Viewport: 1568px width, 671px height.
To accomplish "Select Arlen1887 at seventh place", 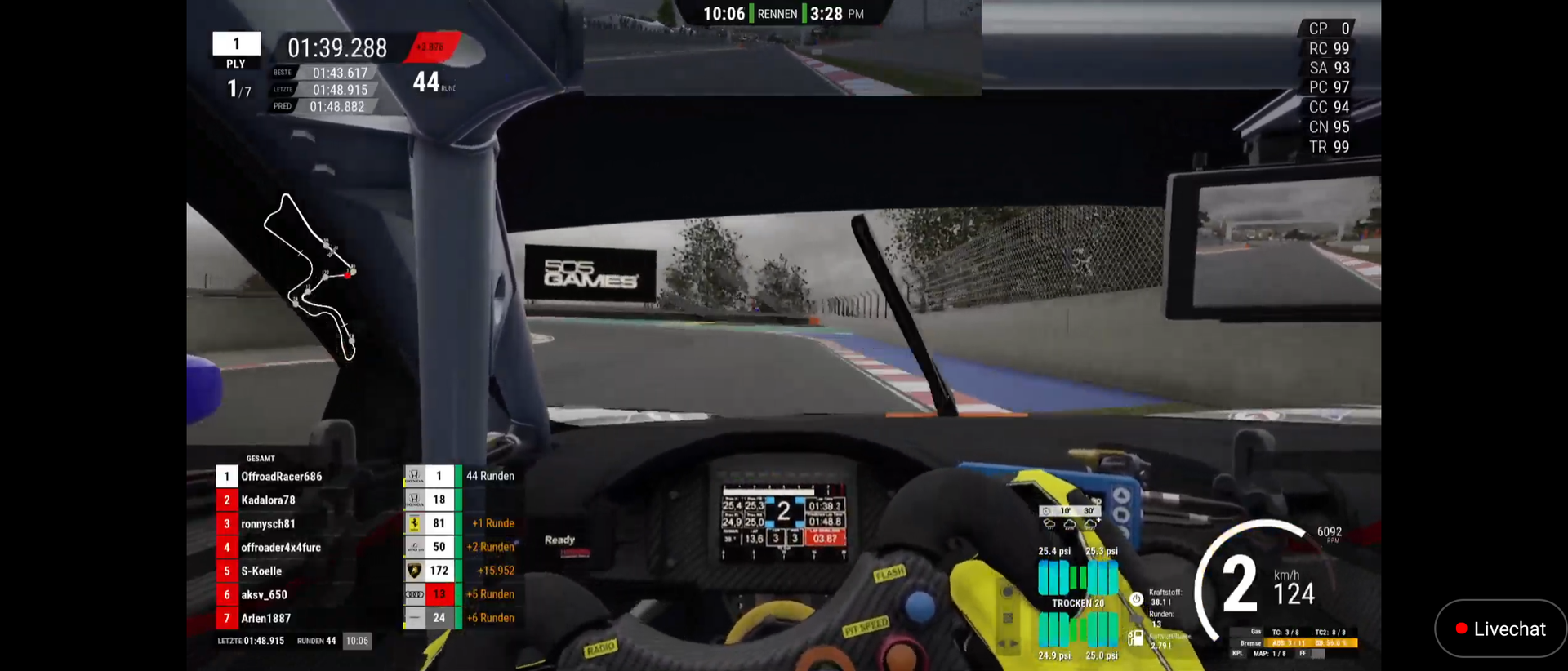I will coord(265,619).
